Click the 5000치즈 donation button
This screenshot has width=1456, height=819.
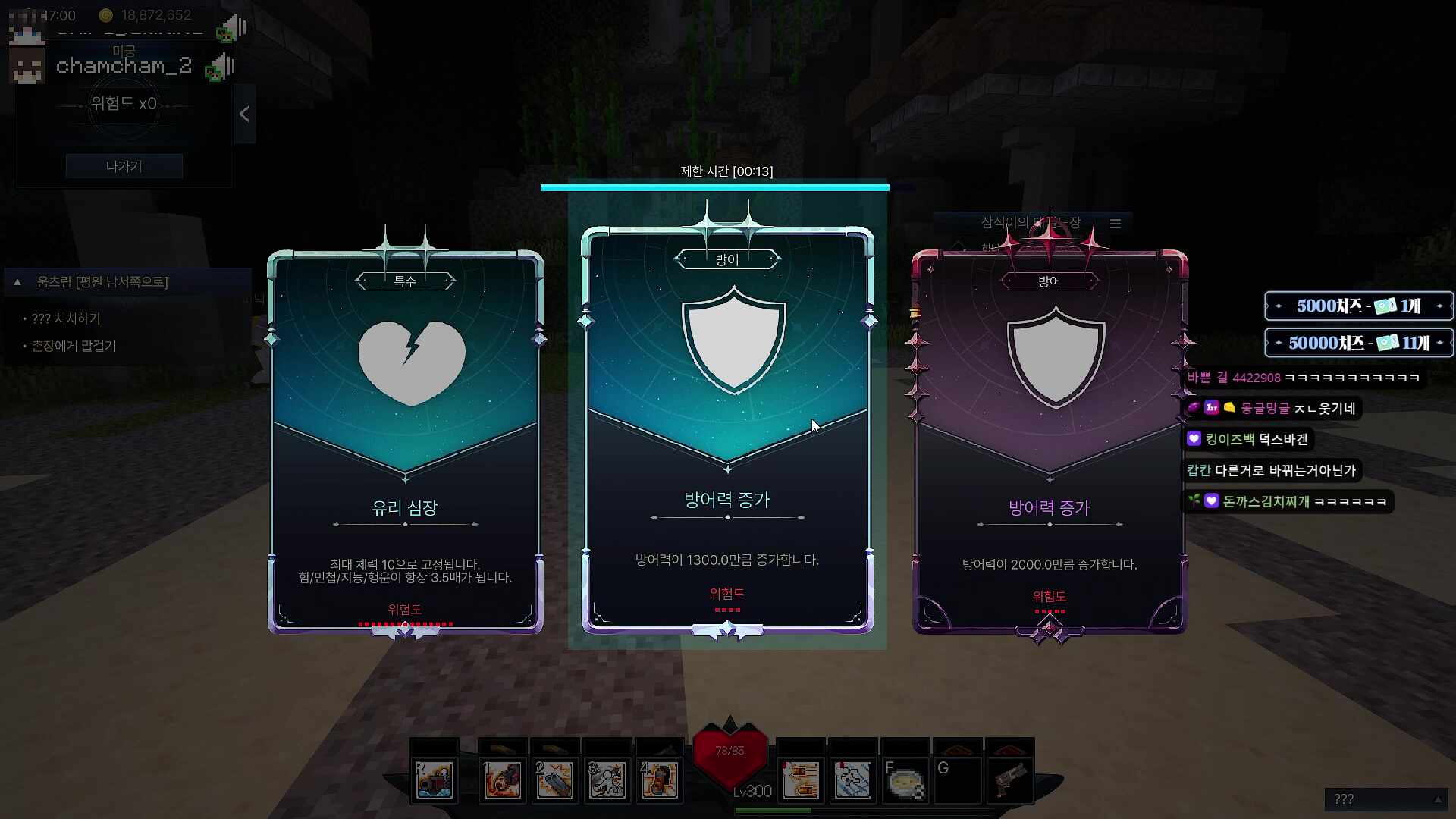click(1357, 306)
